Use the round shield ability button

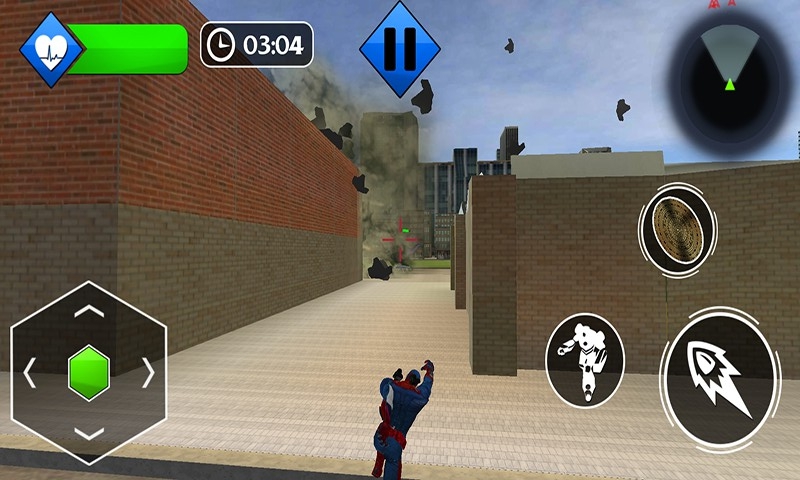(677, 231)
